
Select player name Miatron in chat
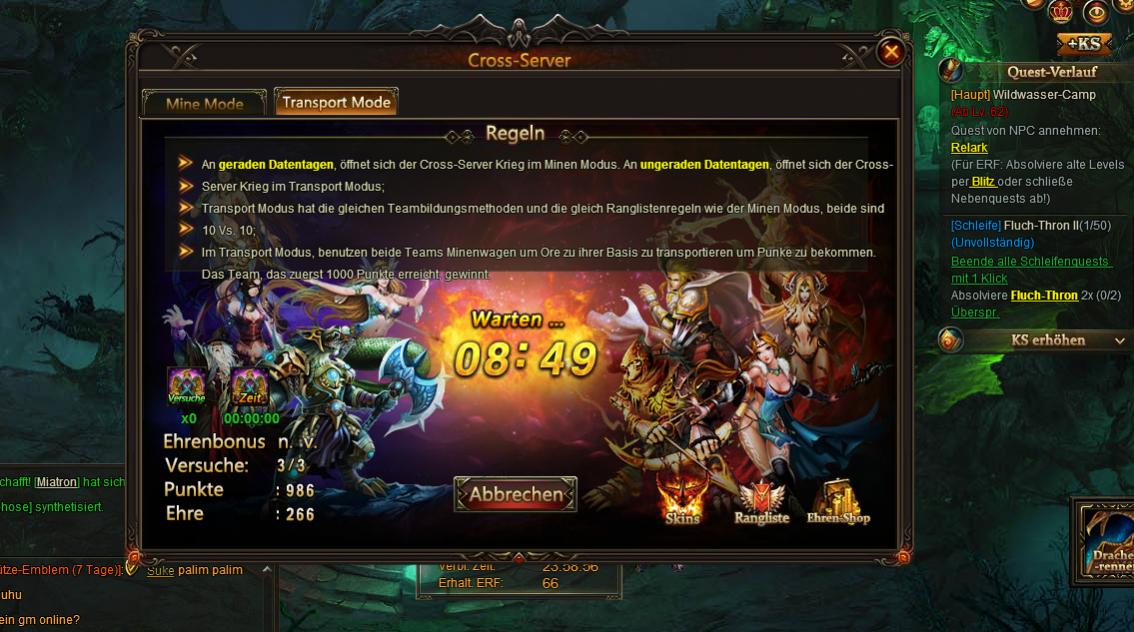point(57,482)
